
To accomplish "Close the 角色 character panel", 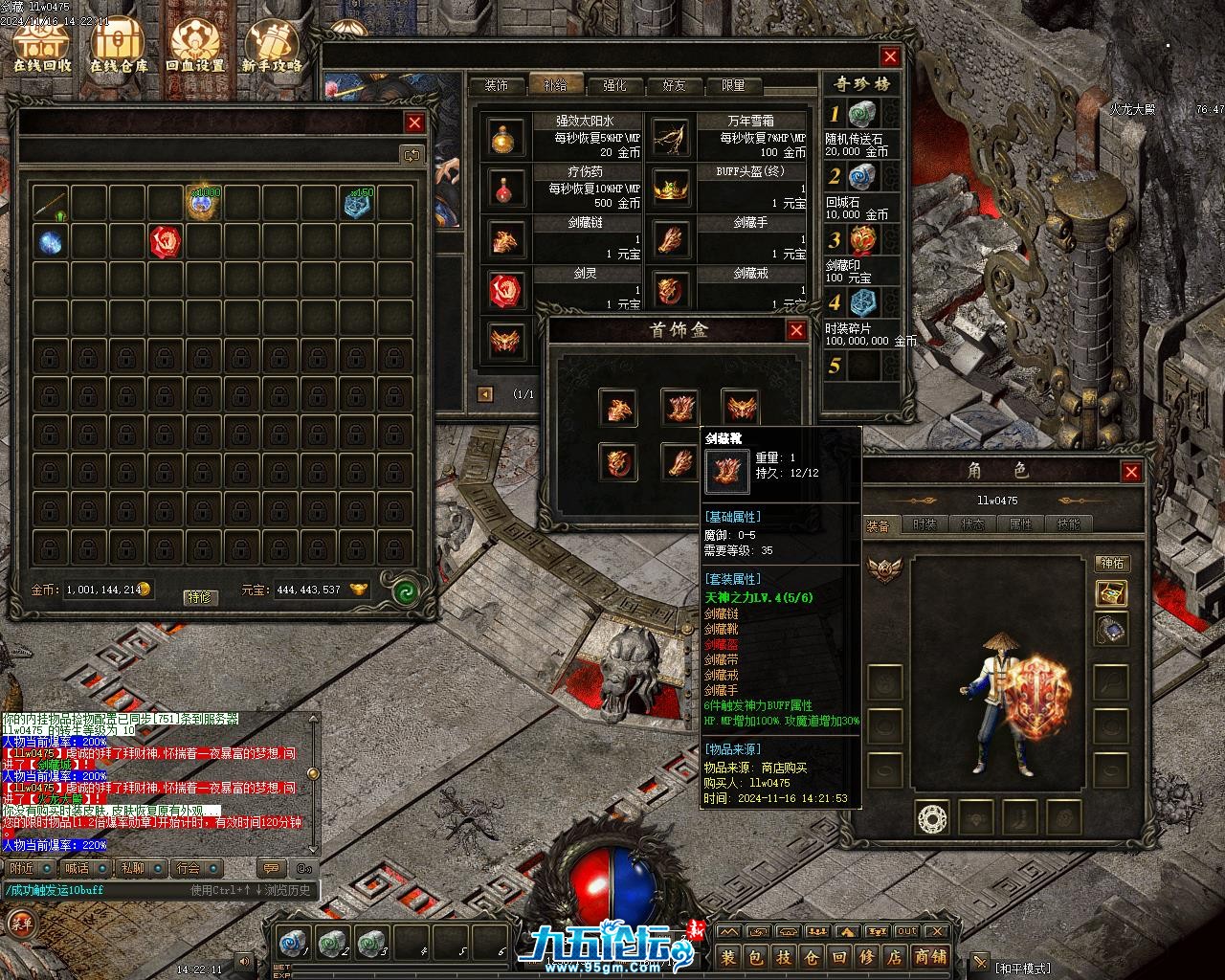I will pos(1131,472).
